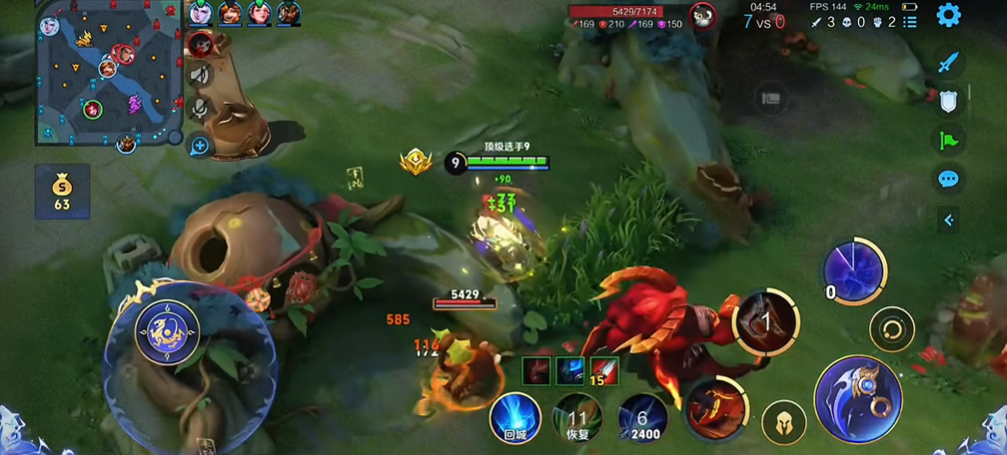Tap the shield retreat signal

tap(948, 101)
